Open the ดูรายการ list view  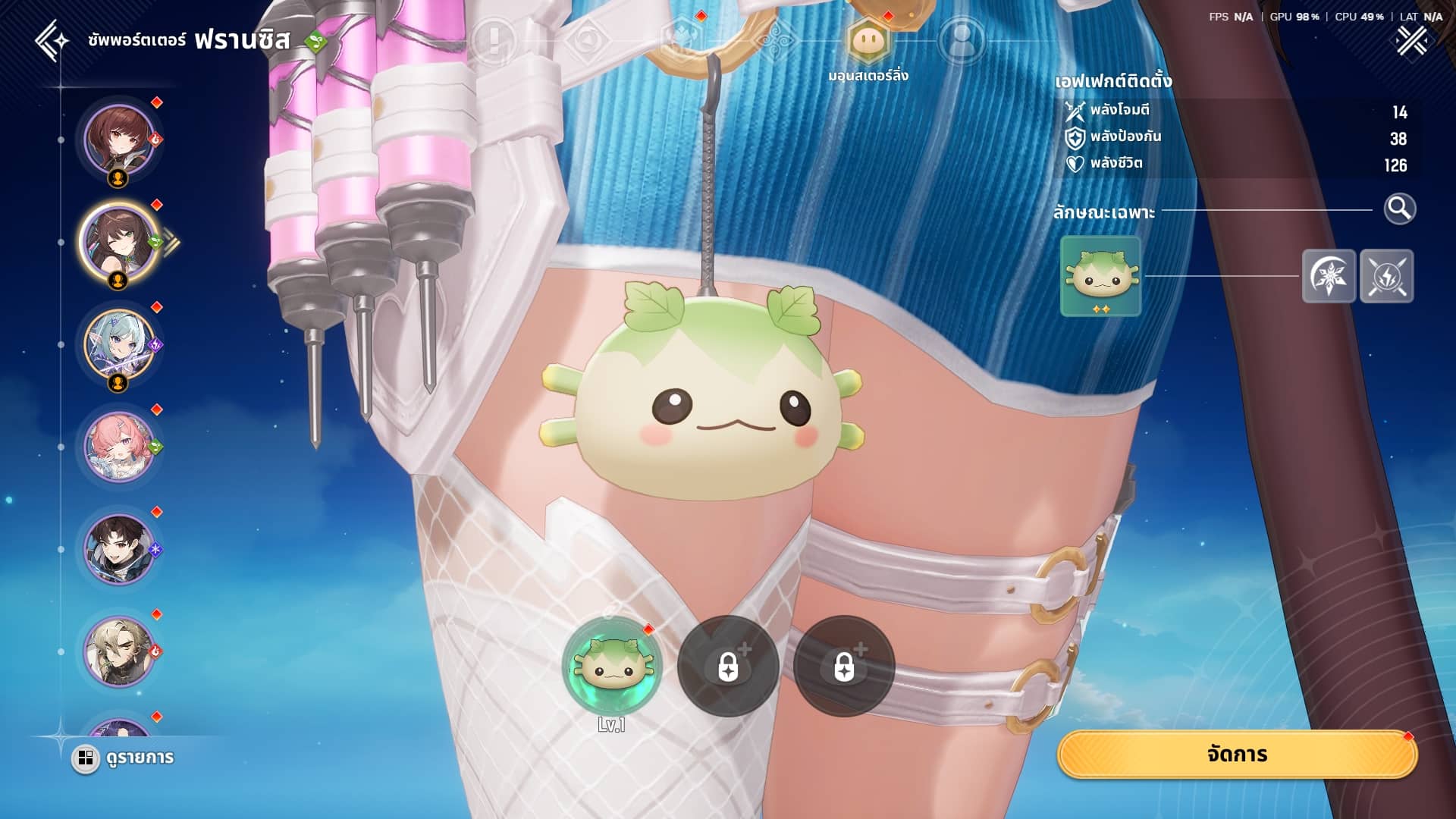124,758
